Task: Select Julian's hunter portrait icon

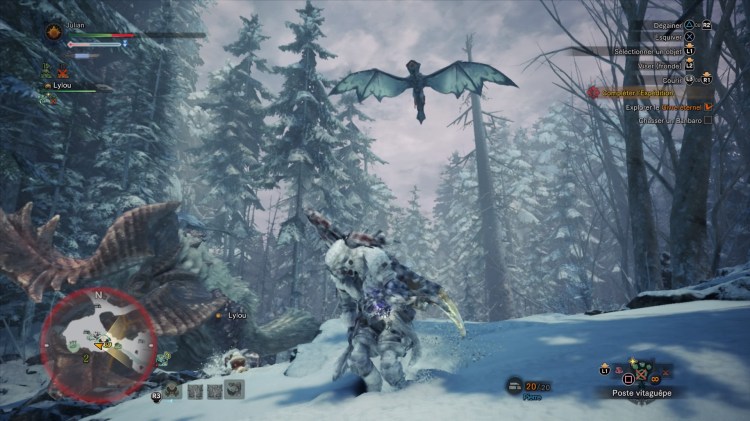Action: 53,31
